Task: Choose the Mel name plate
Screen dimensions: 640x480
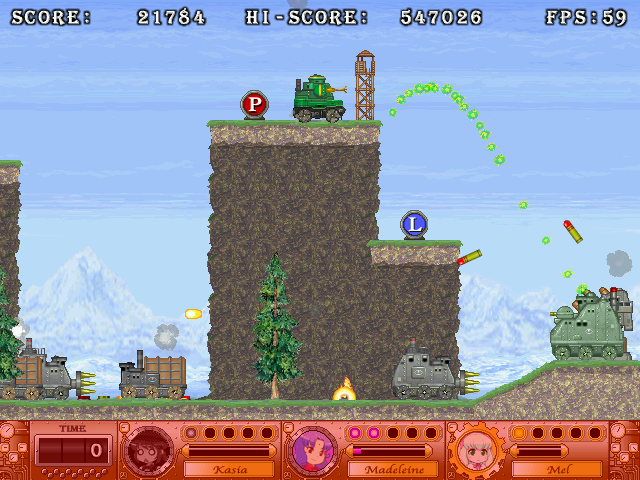Action: point(556,468)
